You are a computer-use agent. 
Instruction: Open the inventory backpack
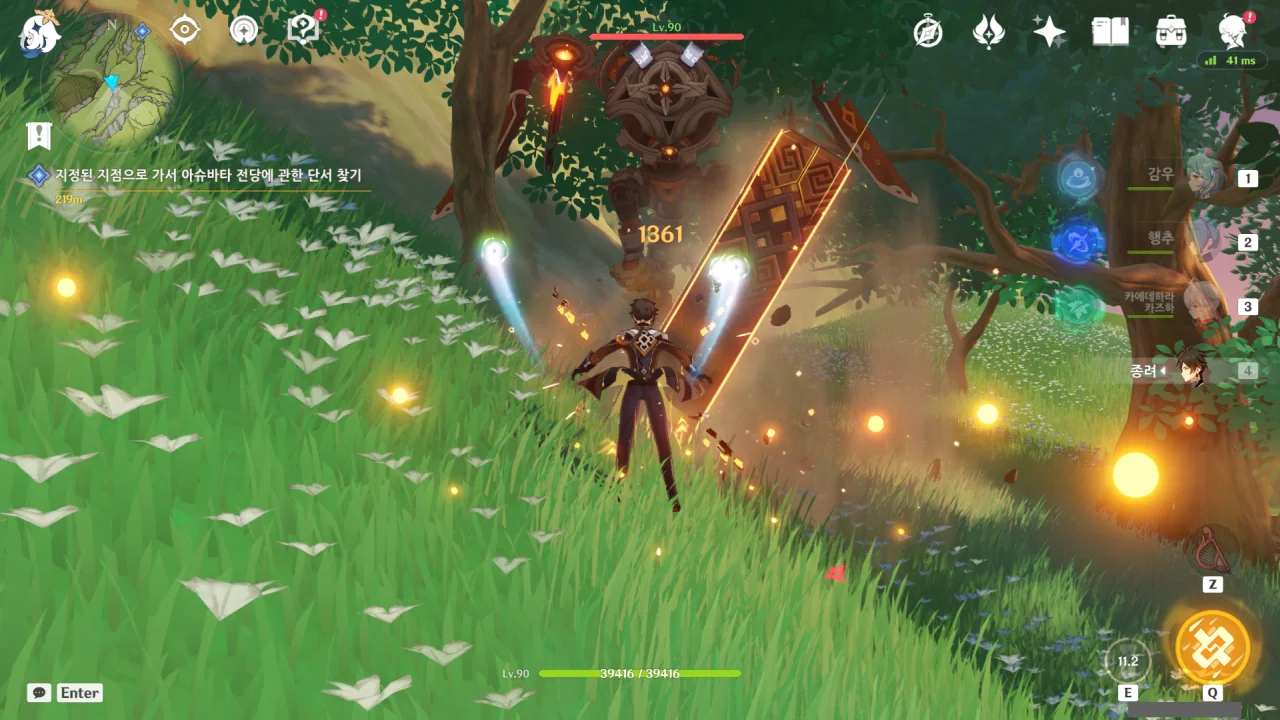point(1170,32)
